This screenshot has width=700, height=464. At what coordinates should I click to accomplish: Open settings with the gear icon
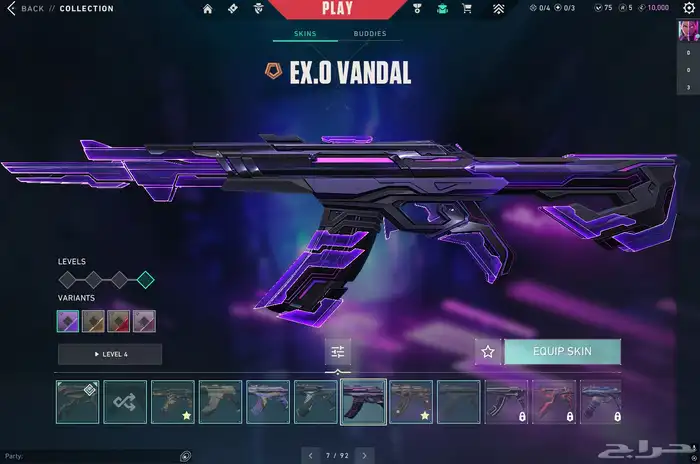[x=687, y=9]
